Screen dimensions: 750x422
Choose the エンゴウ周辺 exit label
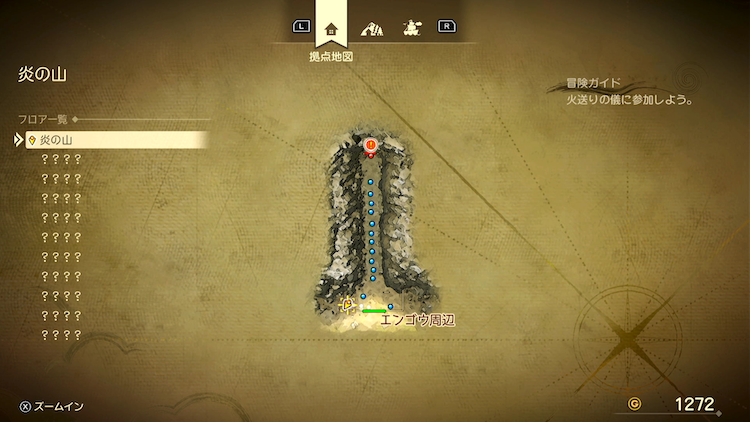click(x=417, y=321)
